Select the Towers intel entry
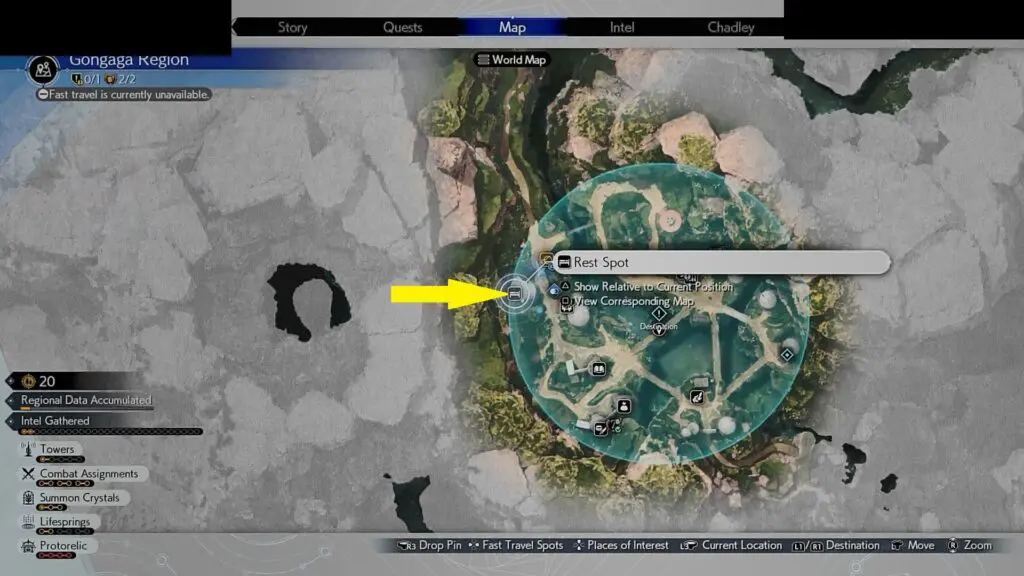The image size is (1024, 576). [57, 450]
